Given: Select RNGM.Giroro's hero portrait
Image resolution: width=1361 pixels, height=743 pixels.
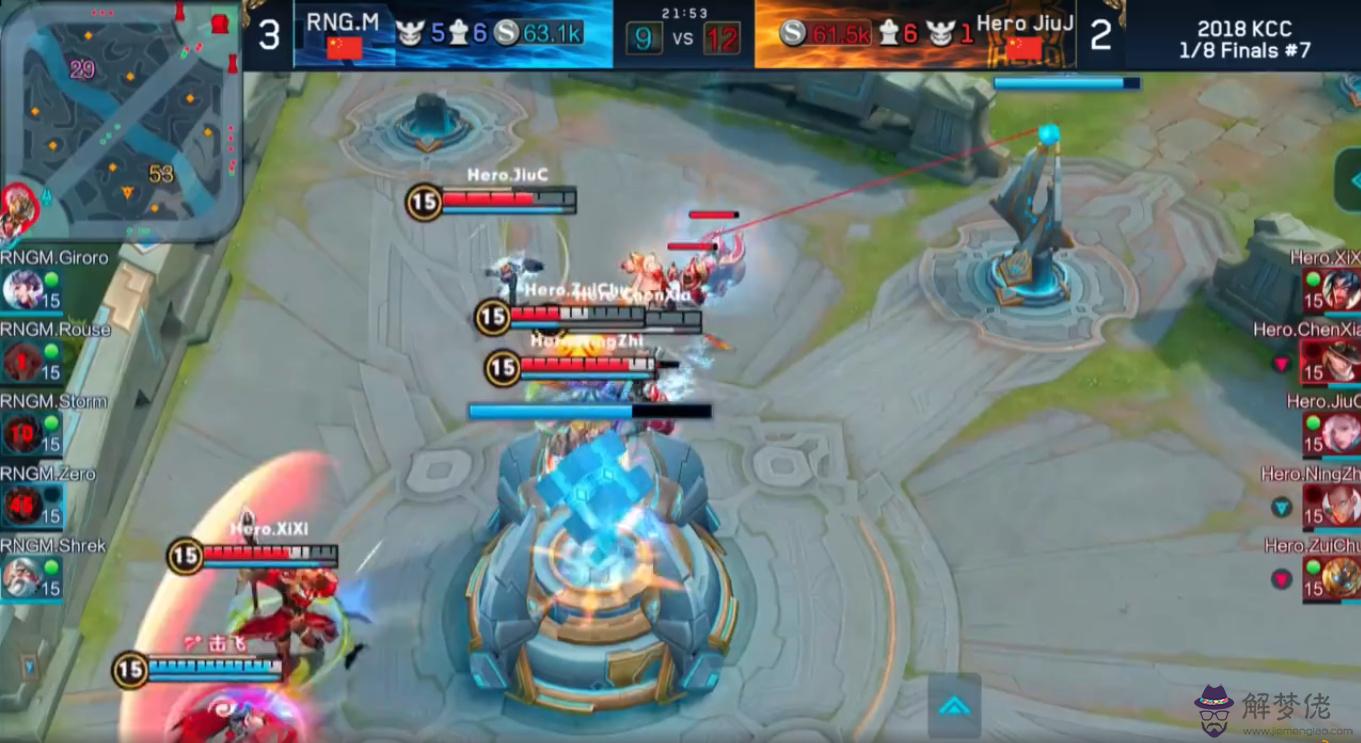Looking at the screenshot, I should (x=21, y=289).
